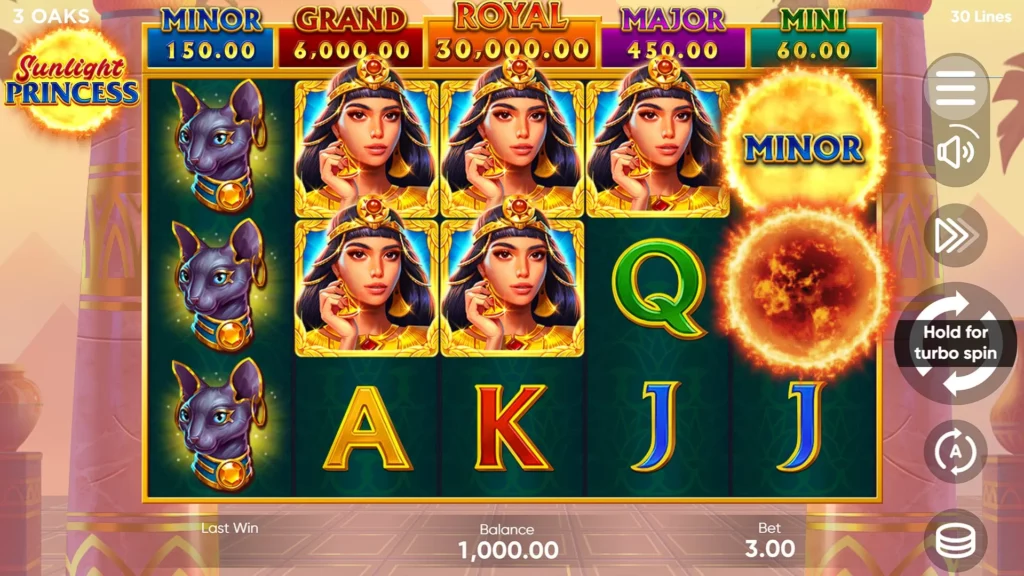The image size is (1024, 576).
Task: Open bet settings via coin stack icon
Action: 955,539
